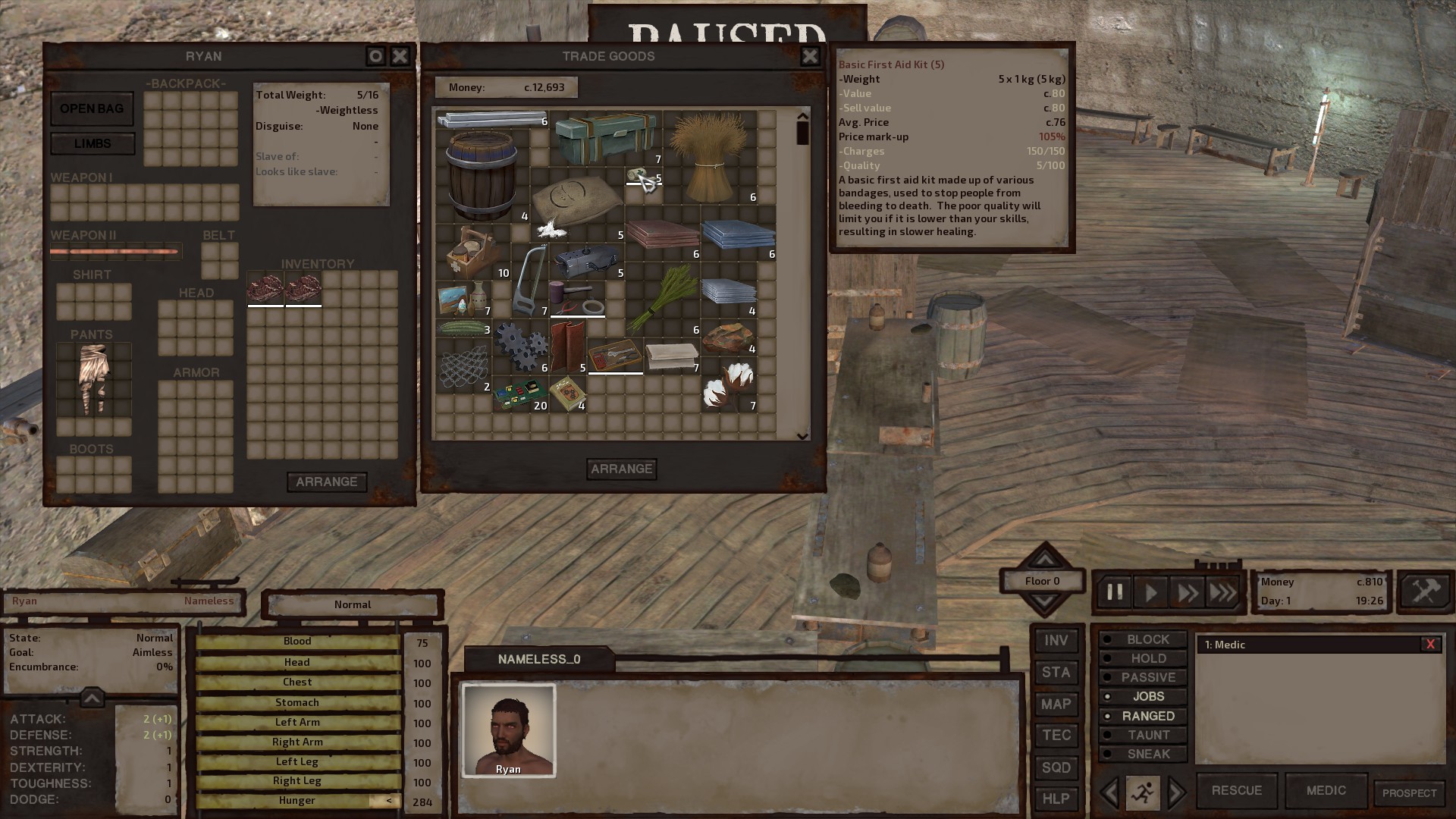
Task: Select the triple-arrow fastest game speed icon
Action: pyautogui.click(x=1224, y=593)
